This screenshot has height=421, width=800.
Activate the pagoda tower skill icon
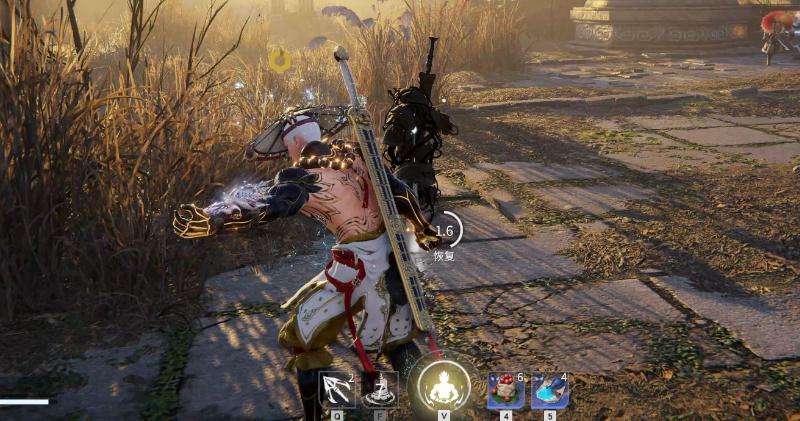point(379,390)
